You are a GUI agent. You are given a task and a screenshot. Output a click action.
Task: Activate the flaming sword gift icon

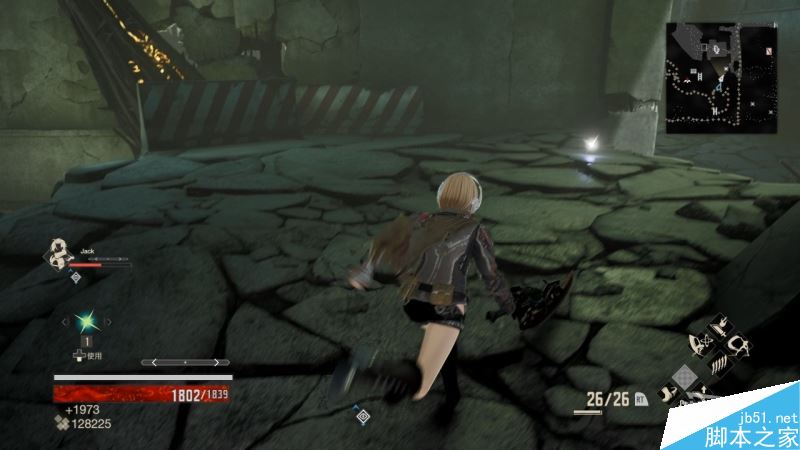pyautogui.click(x=718, y=328)
